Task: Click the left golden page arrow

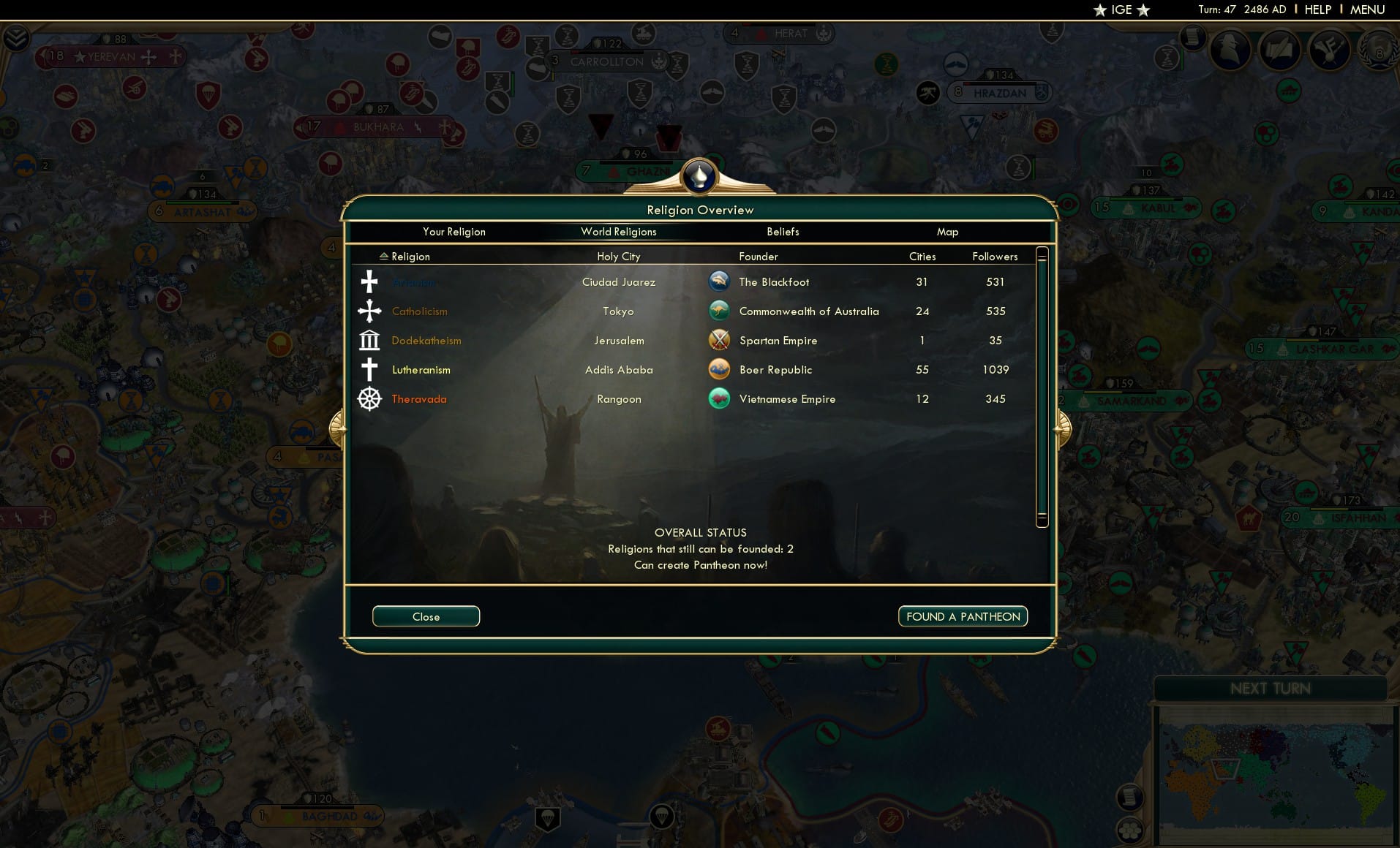Action: click(x=337, y=428)
